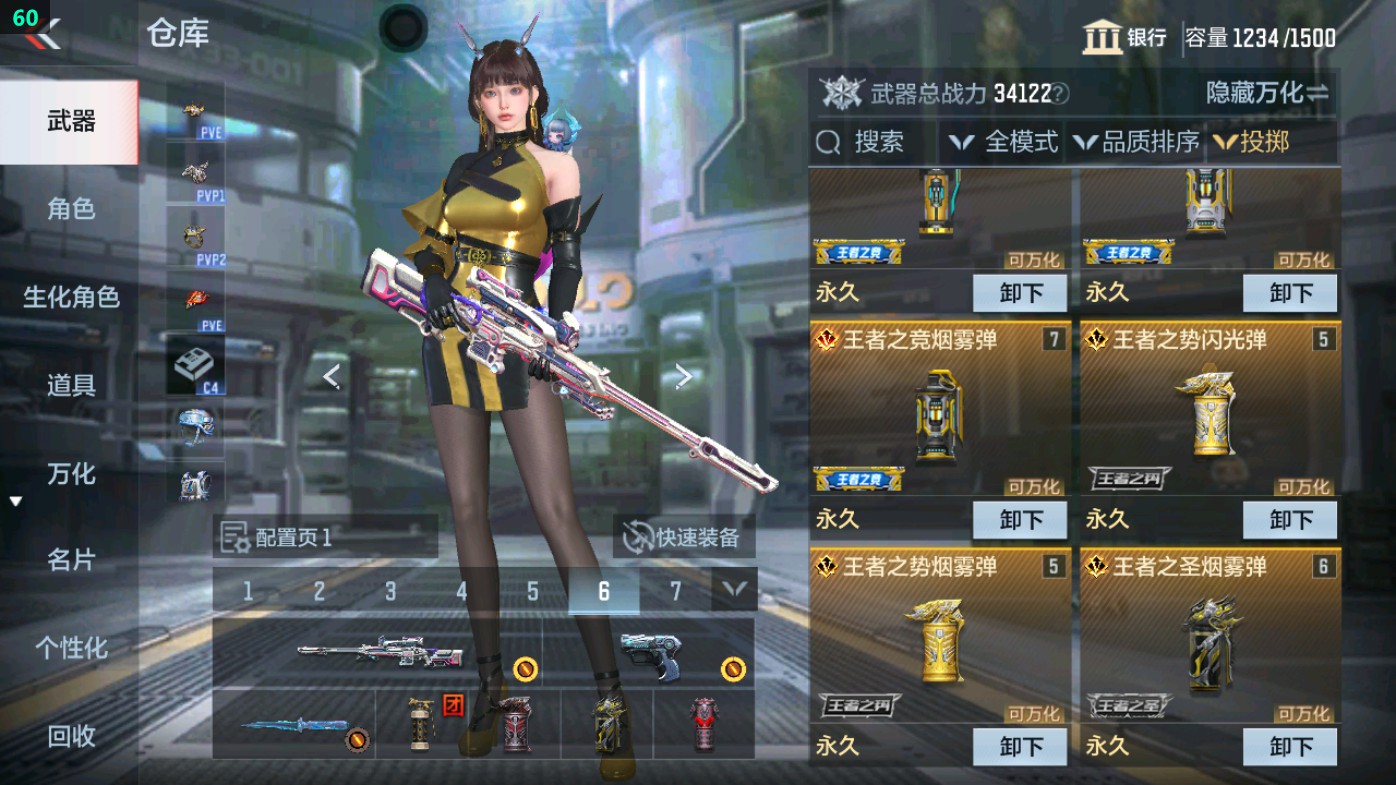Image resolution: width=1396 pixels, height=785 pixels.
Task: Unequip 王者之势闪光弹 with its 卸下 button
Action: (x=1289, y=519)
